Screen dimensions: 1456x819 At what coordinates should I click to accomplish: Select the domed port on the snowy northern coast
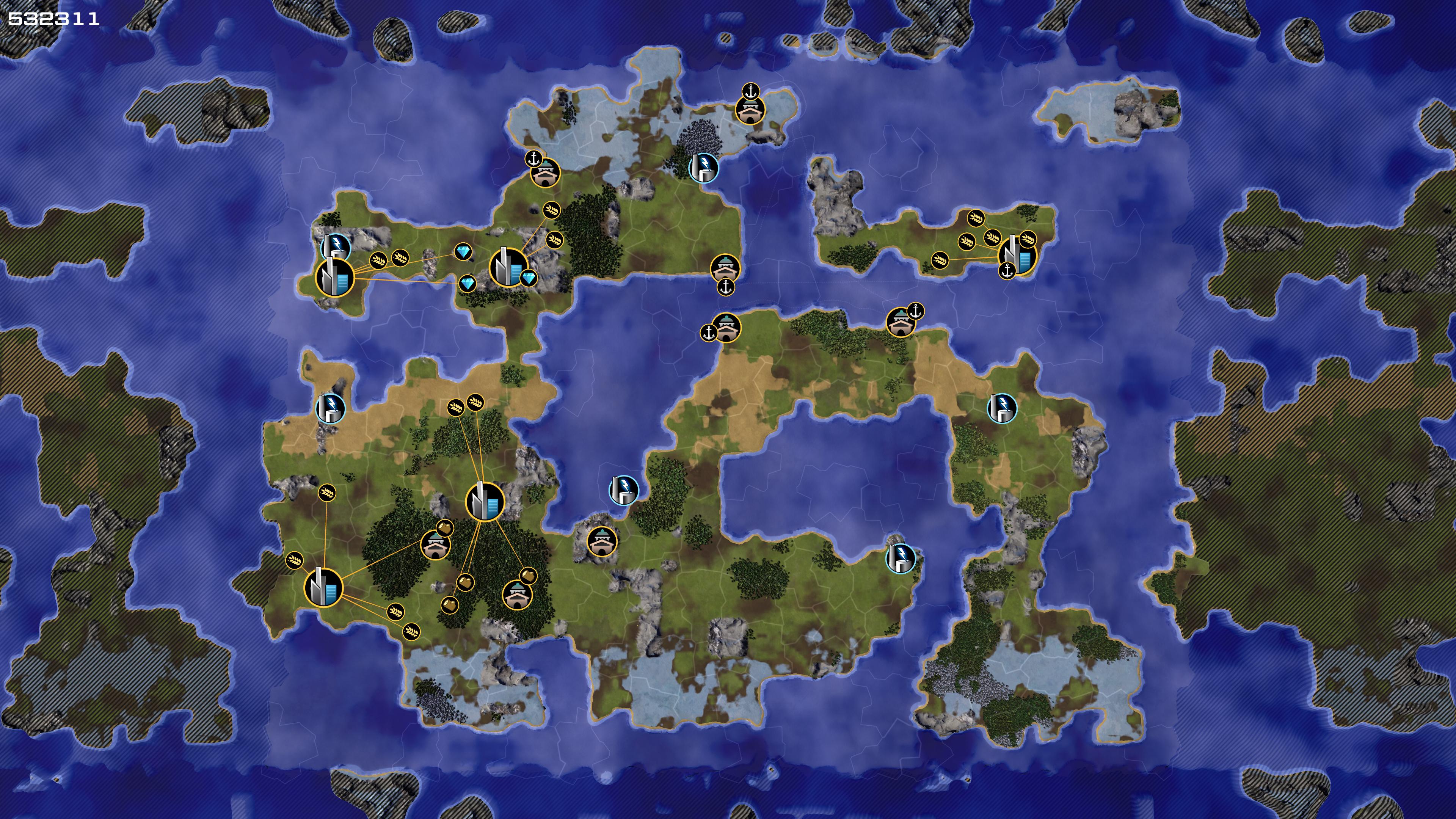tap(750, 109)
